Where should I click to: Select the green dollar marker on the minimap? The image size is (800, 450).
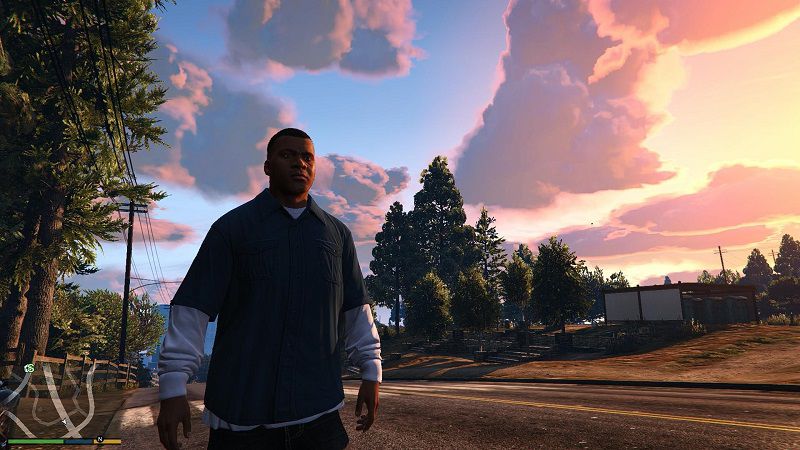point(31,369)
